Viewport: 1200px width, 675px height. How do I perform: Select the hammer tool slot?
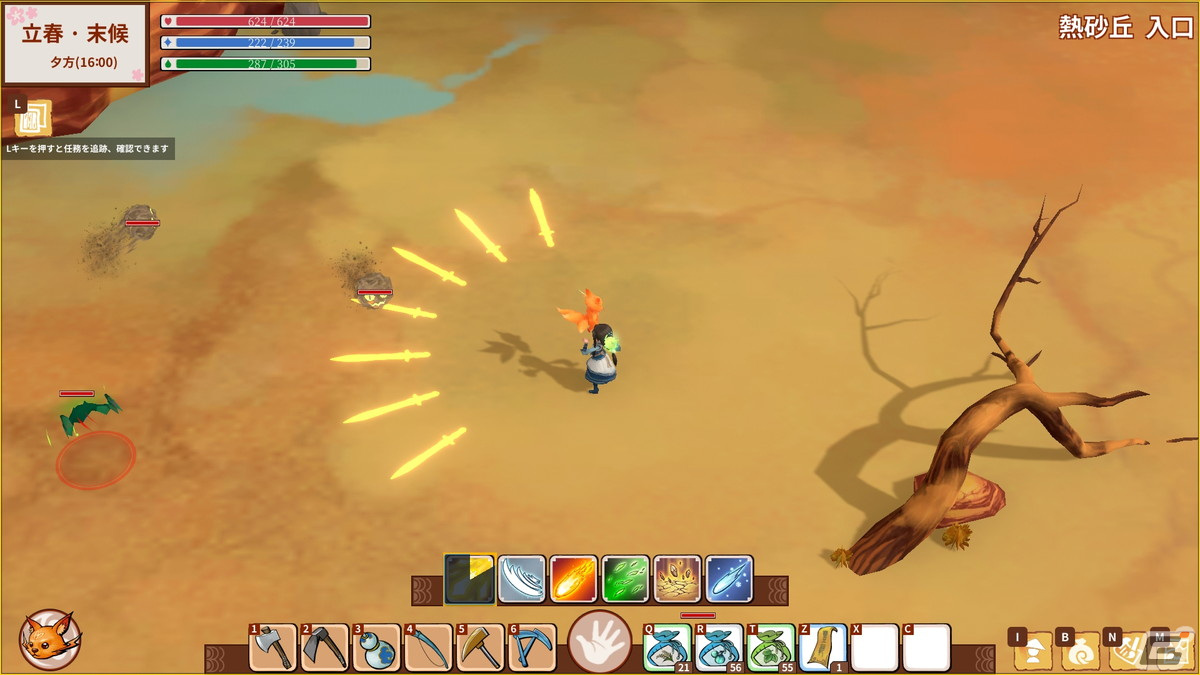coord(481,648)
